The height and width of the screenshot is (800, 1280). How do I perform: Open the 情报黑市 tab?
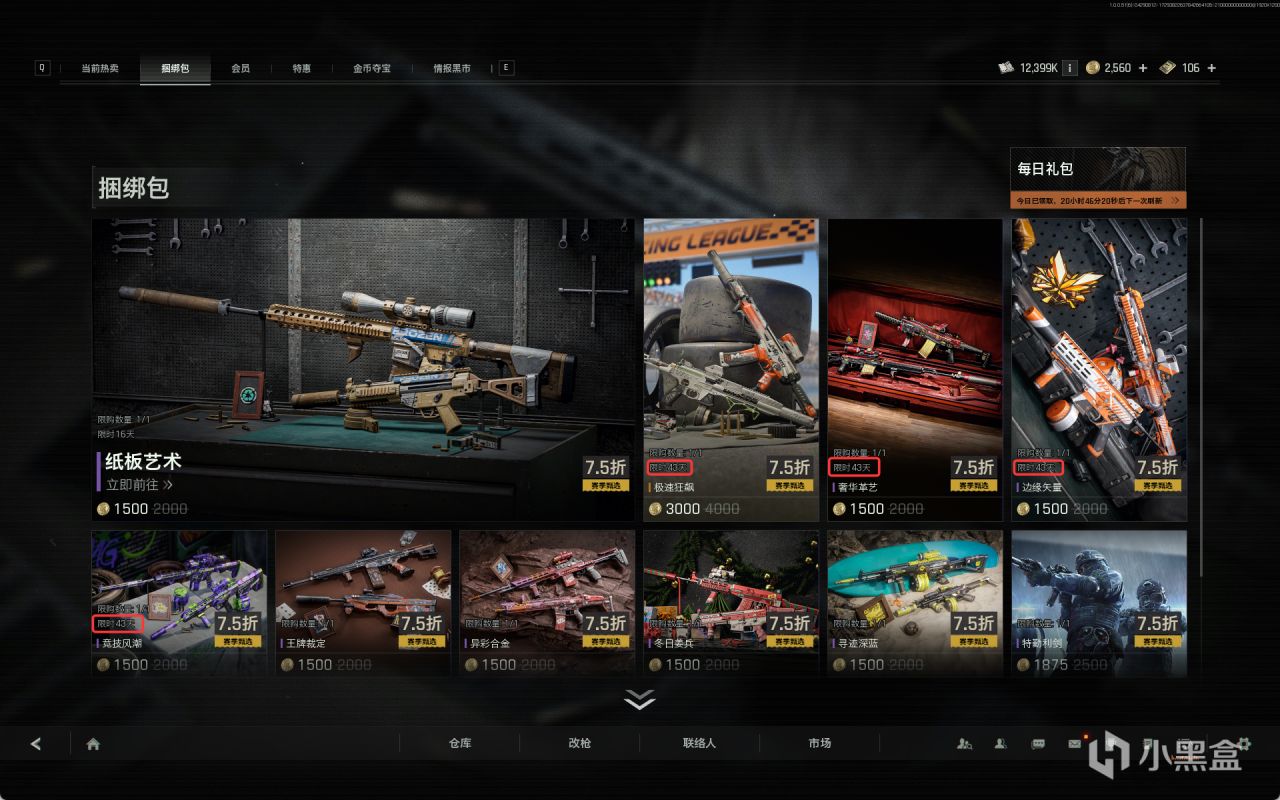pyautogui.click(x=451, y=68)
